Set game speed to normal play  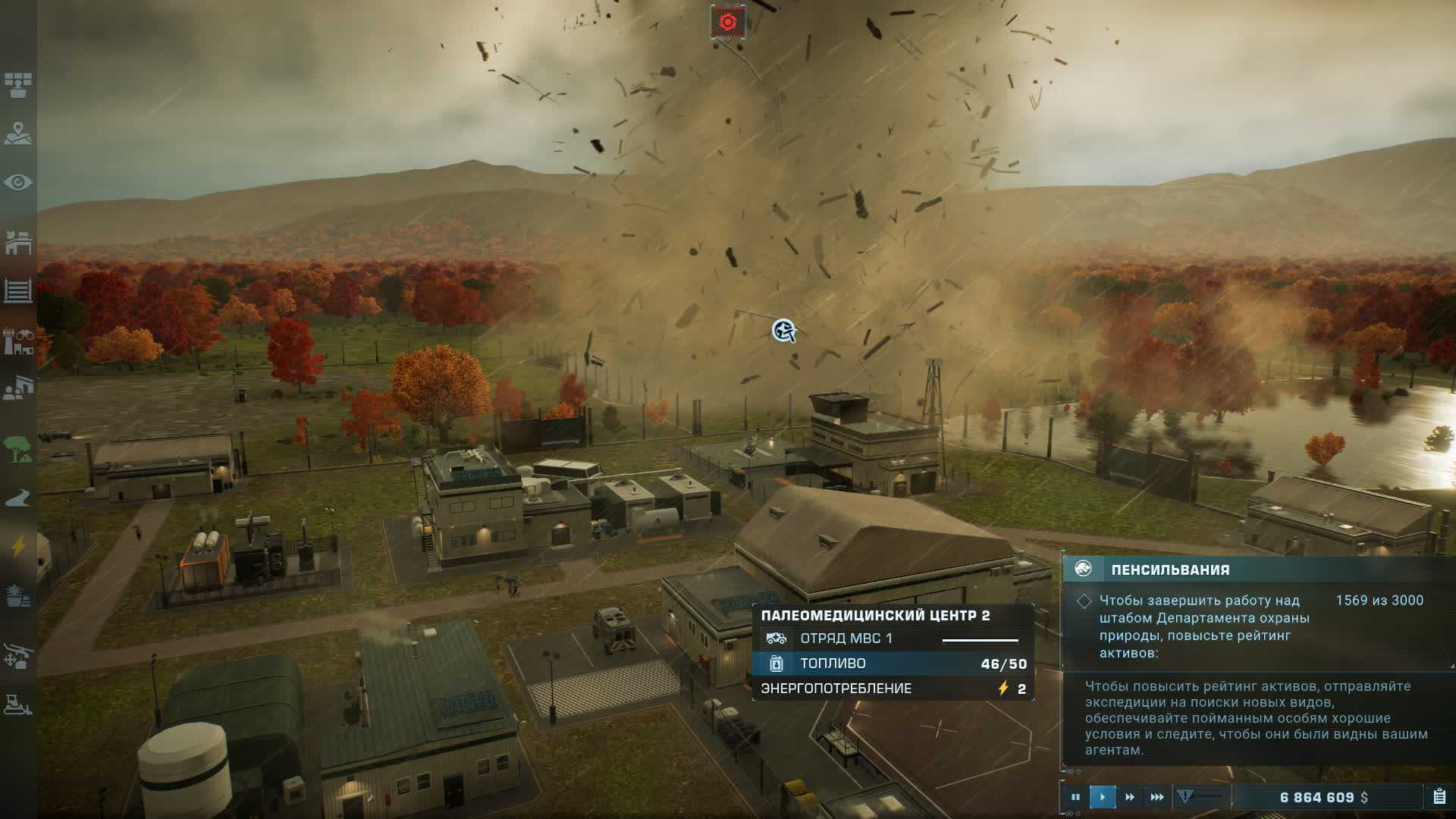pos(1102,797)
